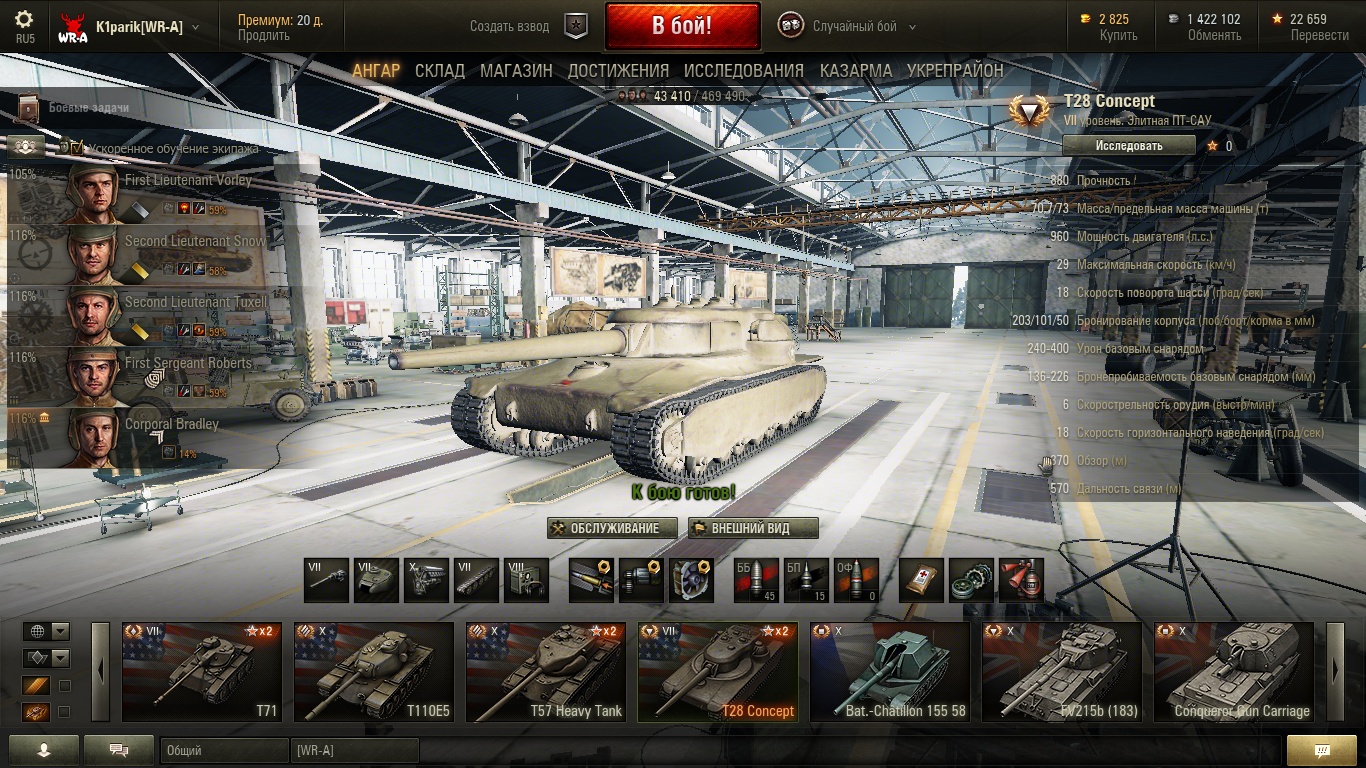Image resolution: width=1366 pixels, height=768 pixels.
Task: Open the ВНЕШНИЙ ВИД customization
Action: point(753,529)
